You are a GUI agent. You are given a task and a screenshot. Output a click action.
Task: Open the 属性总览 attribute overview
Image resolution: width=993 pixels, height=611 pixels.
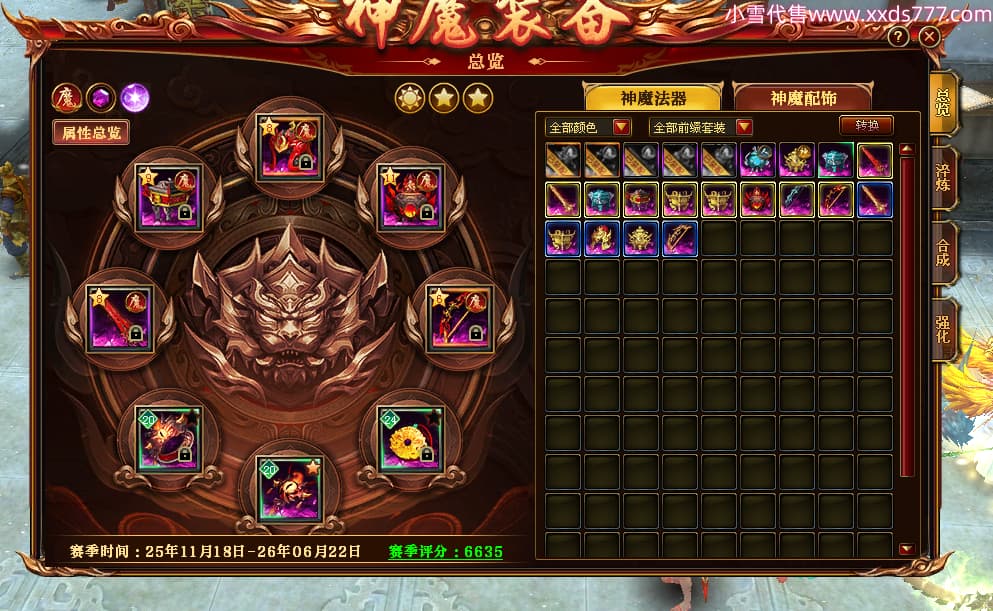tap(91, 132)
